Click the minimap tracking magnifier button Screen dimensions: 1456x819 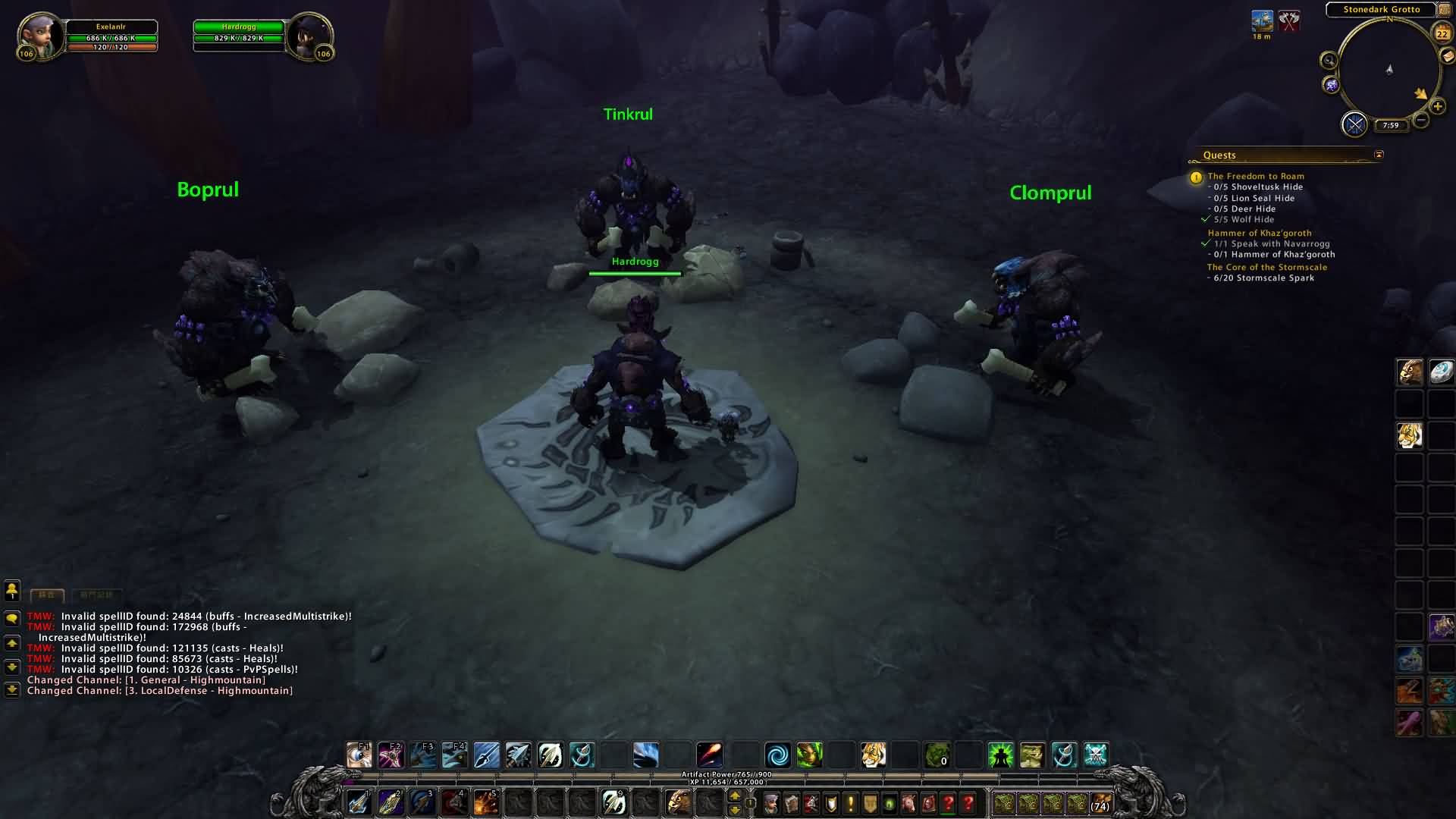[x=1329, y=61]
